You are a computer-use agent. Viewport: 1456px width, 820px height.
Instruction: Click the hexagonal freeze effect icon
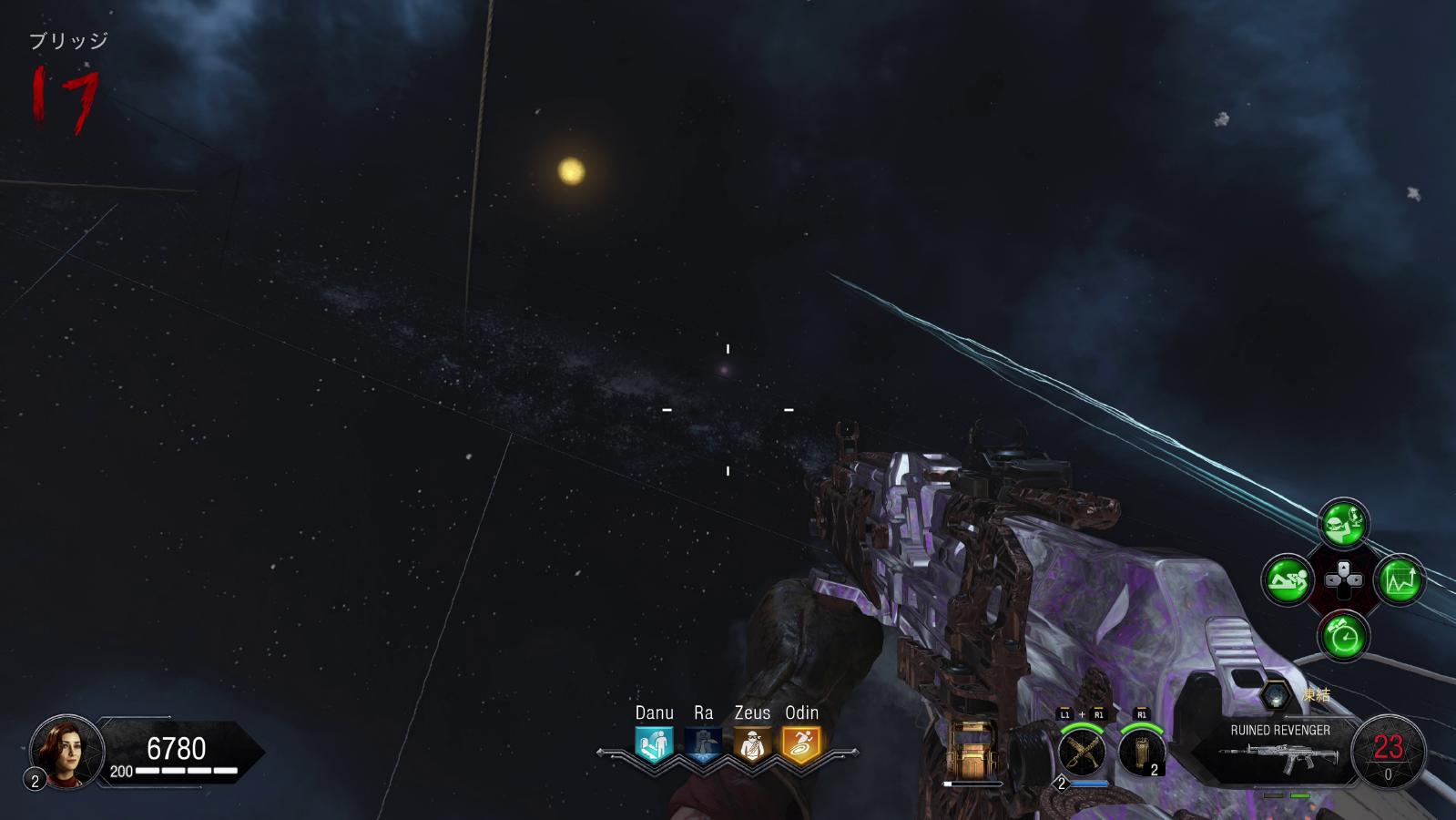point(1277,696)
